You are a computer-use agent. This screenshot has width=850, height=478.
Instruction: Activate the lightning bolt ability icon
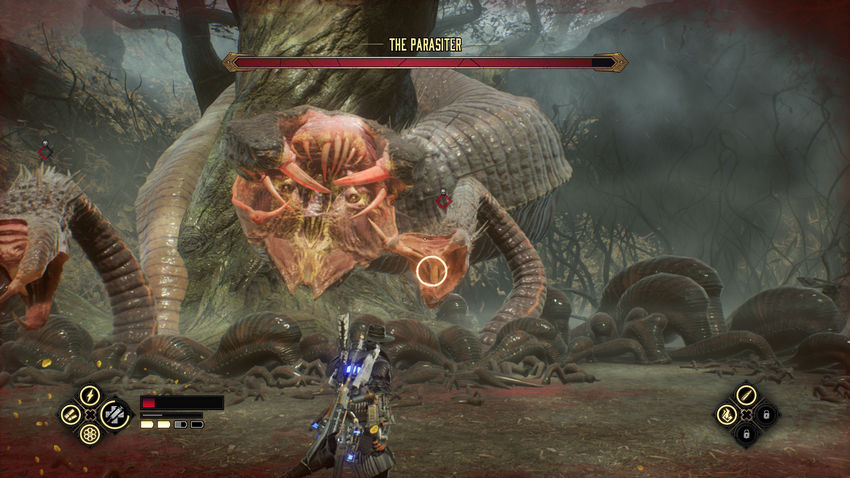(x=89, y=395)
